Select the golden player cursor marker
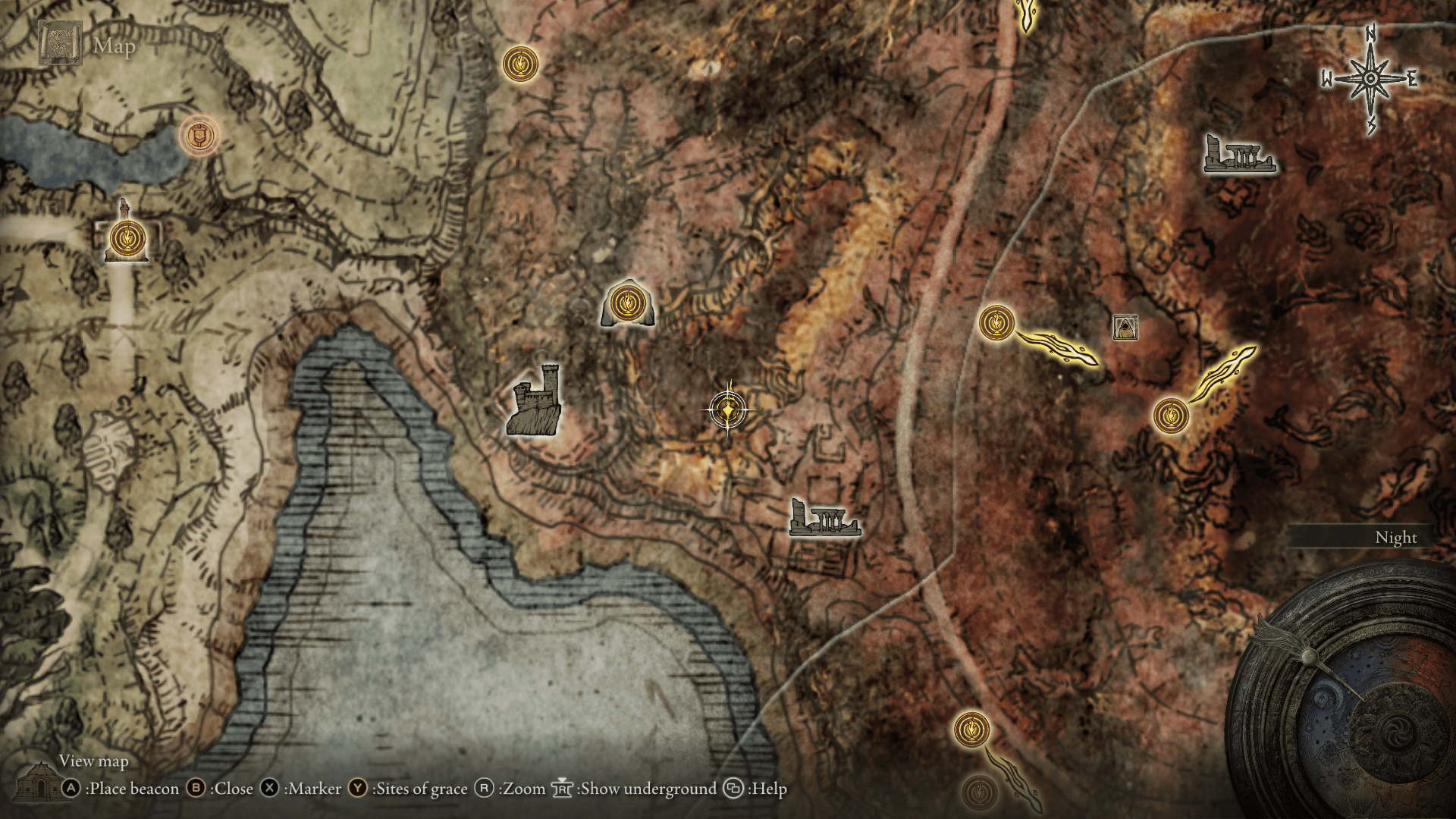Screen dimensions: 1456x819 pos(728,410)
